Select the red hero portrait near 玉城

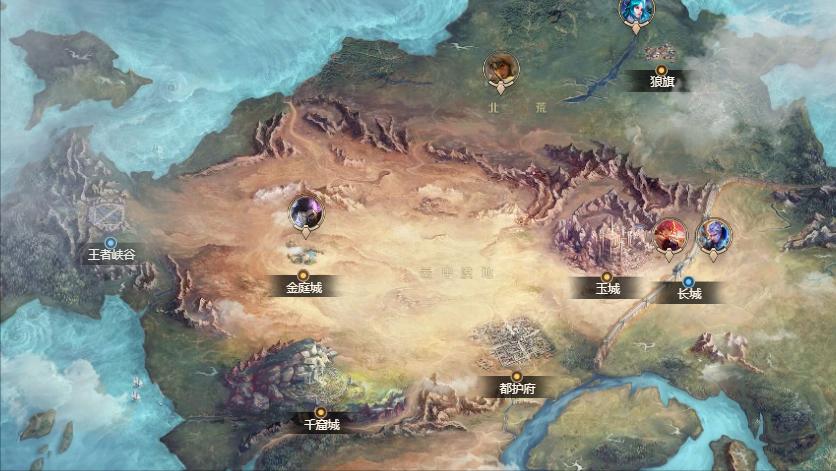669,236
